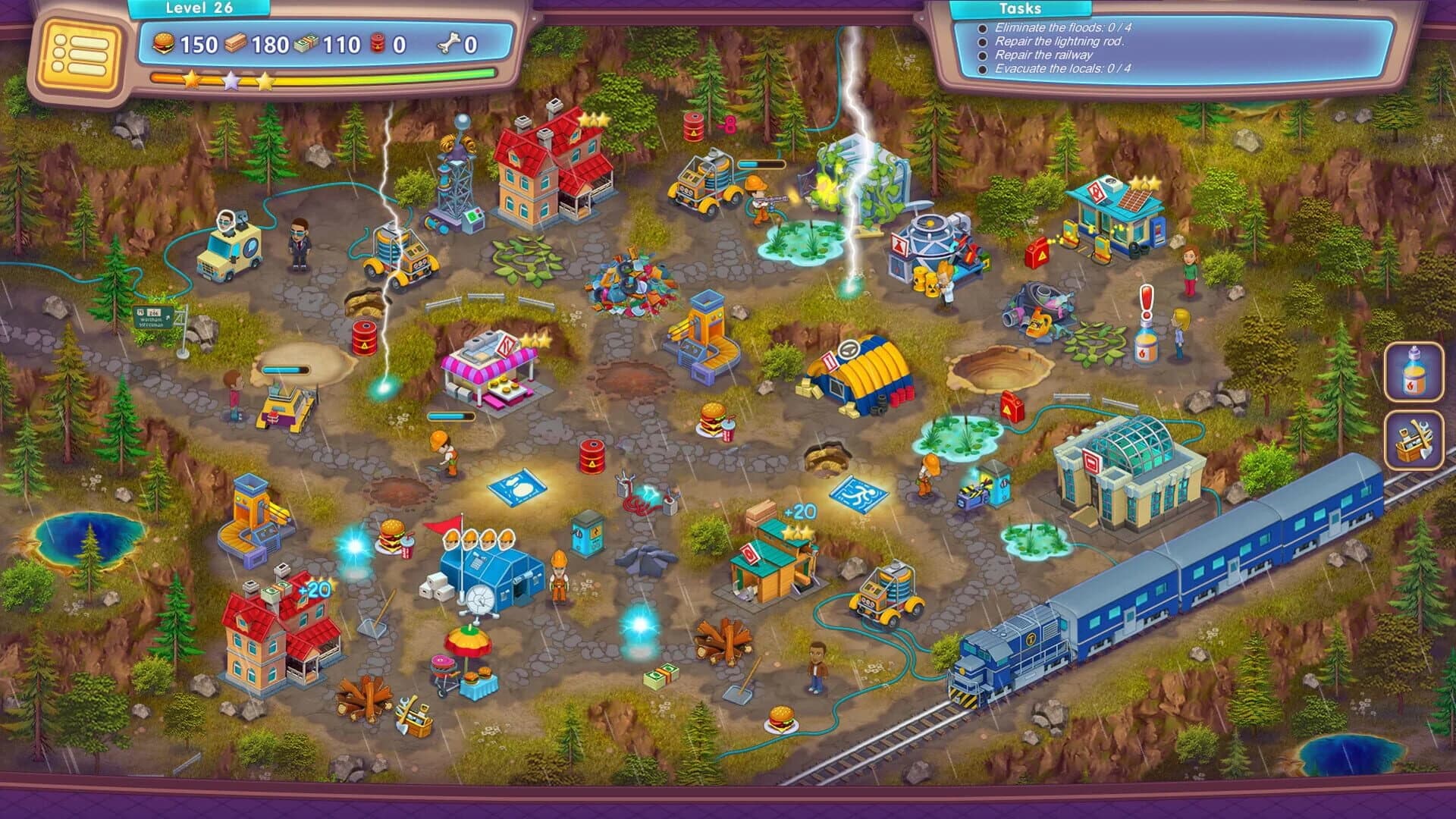Click the burger food resource icon

pos(164,43)
